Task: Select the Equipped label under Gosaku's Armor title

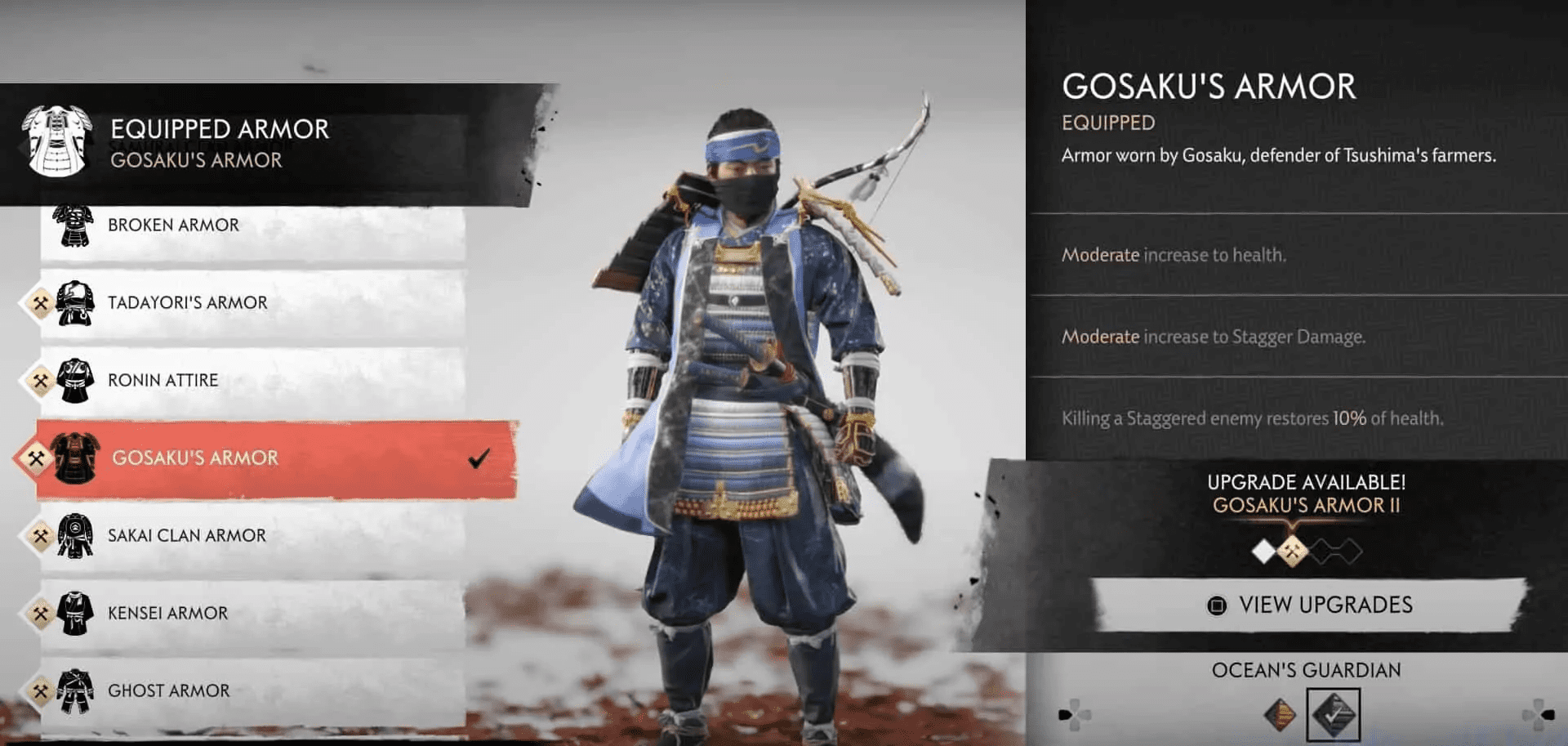Action: click(1108, 123)
